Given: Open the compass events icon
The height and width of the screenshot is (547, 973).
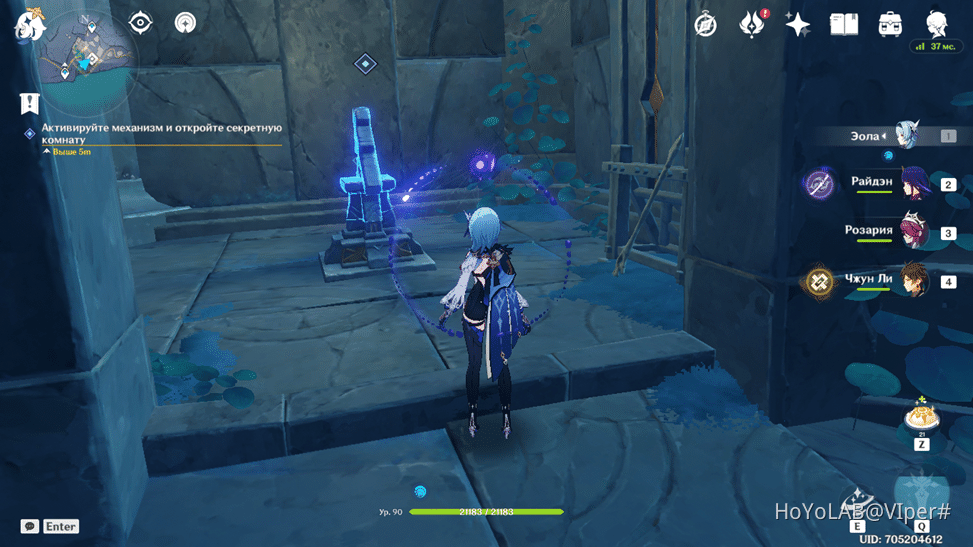Looking at the screenshot, I should pos(706,25).
